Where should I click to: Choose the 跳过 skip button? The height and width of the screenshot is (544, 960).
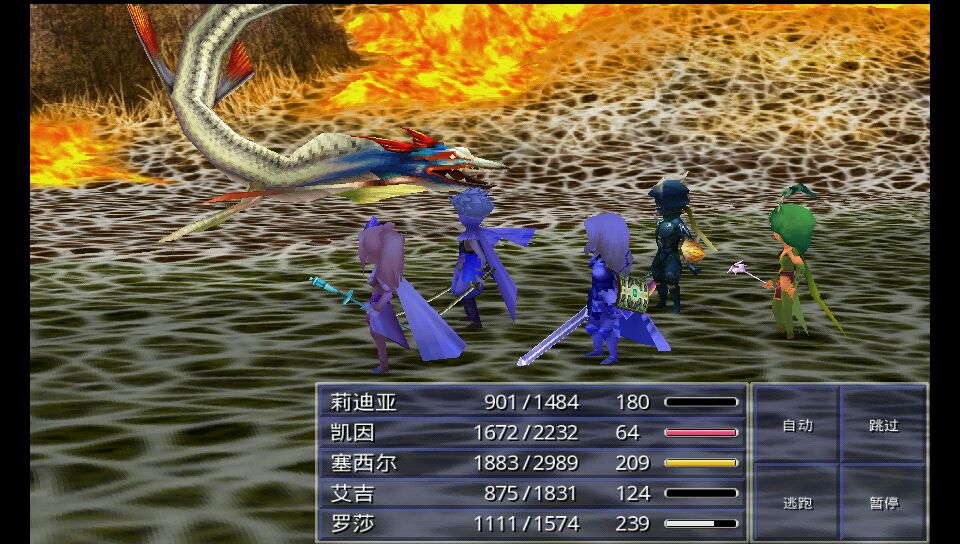tap(883, 425)
